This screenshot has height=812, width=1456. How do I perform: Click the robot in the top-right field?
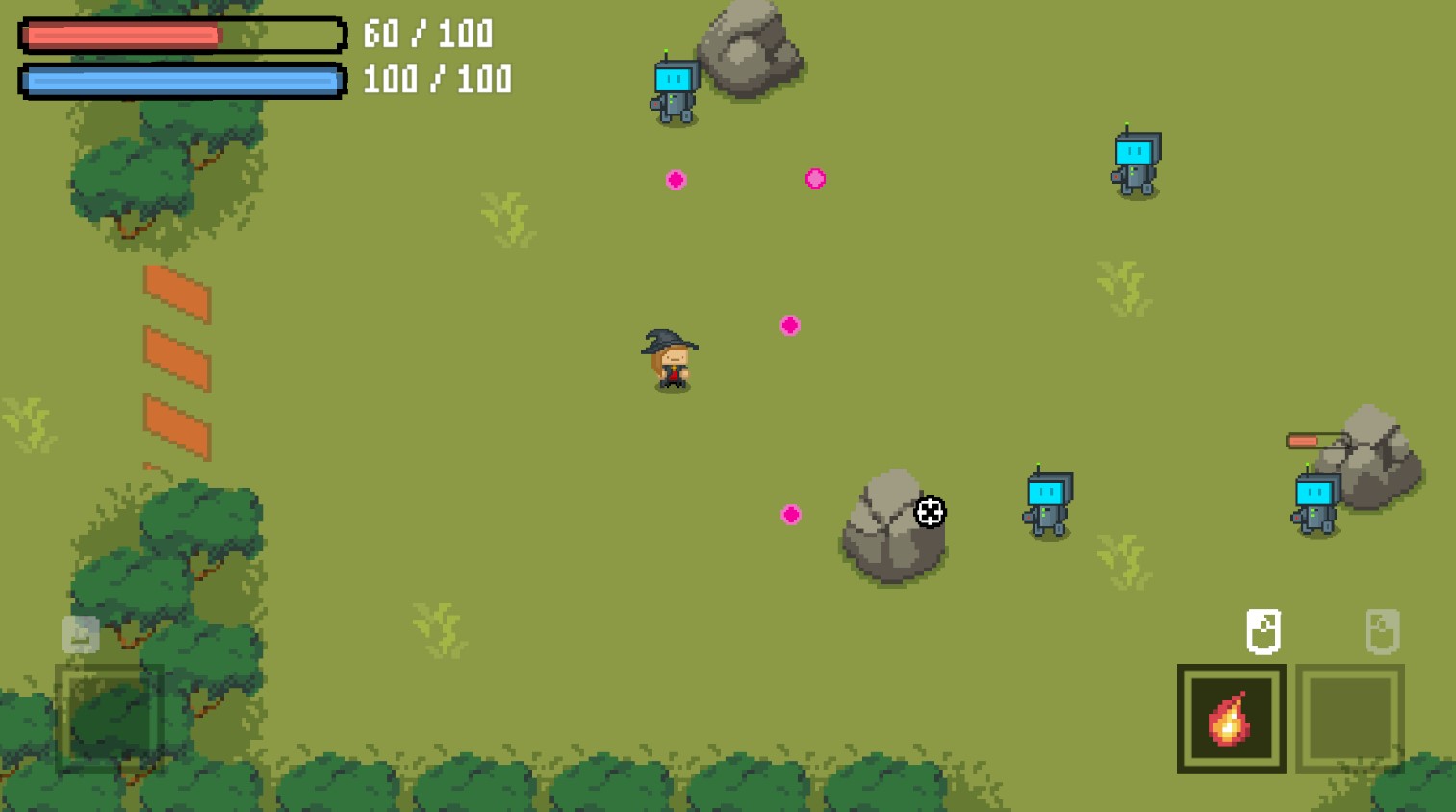[1134, 164]
